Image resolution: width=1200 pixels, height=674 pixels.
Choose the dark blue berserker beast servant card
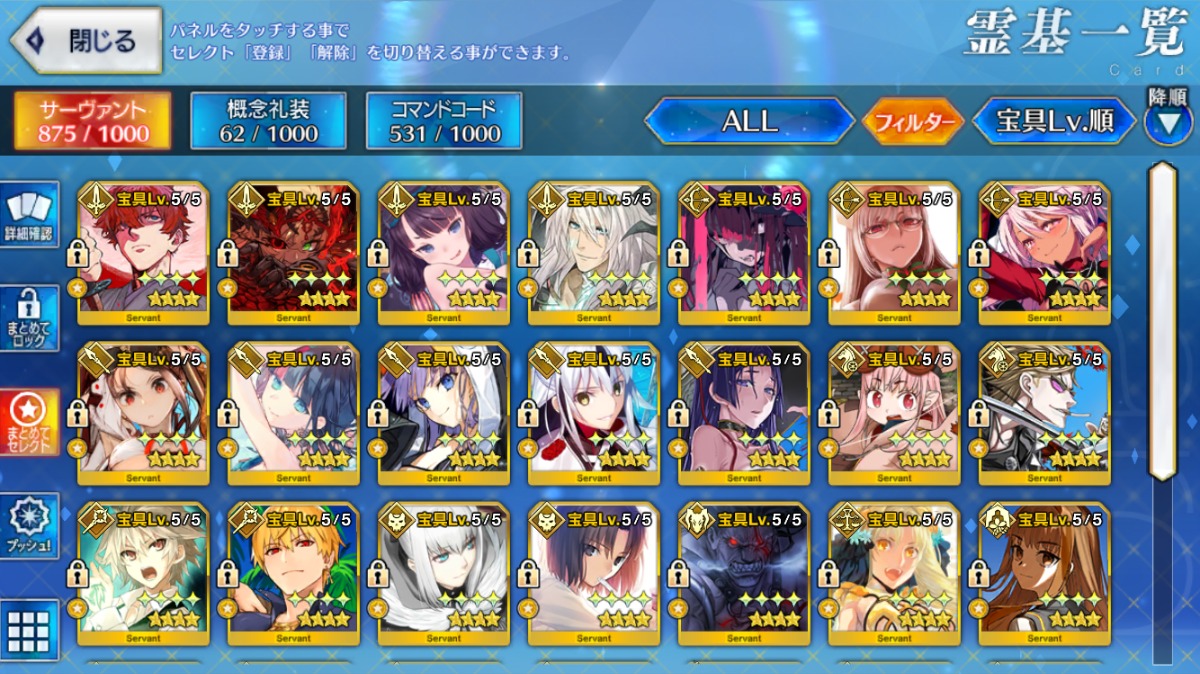744,572
